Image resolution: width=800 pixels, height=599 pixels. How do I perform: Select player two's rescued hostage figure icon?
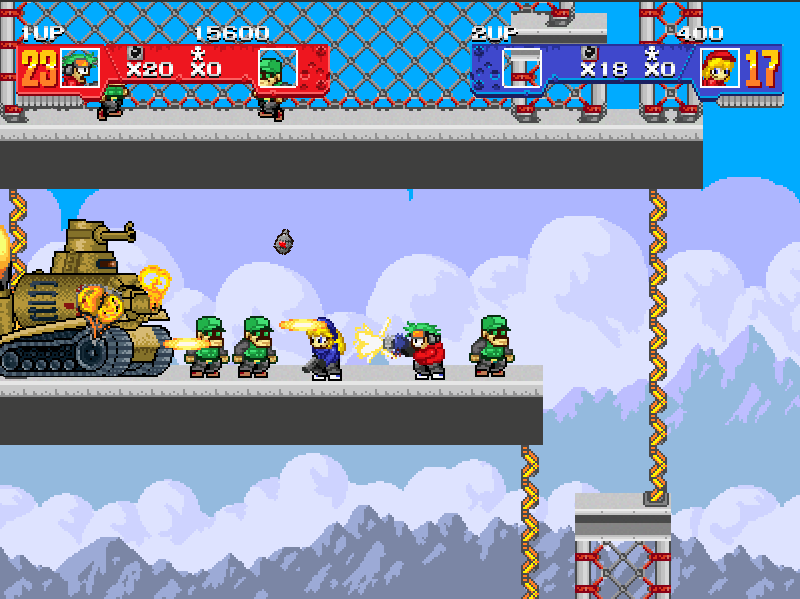(x=652, y=51)
